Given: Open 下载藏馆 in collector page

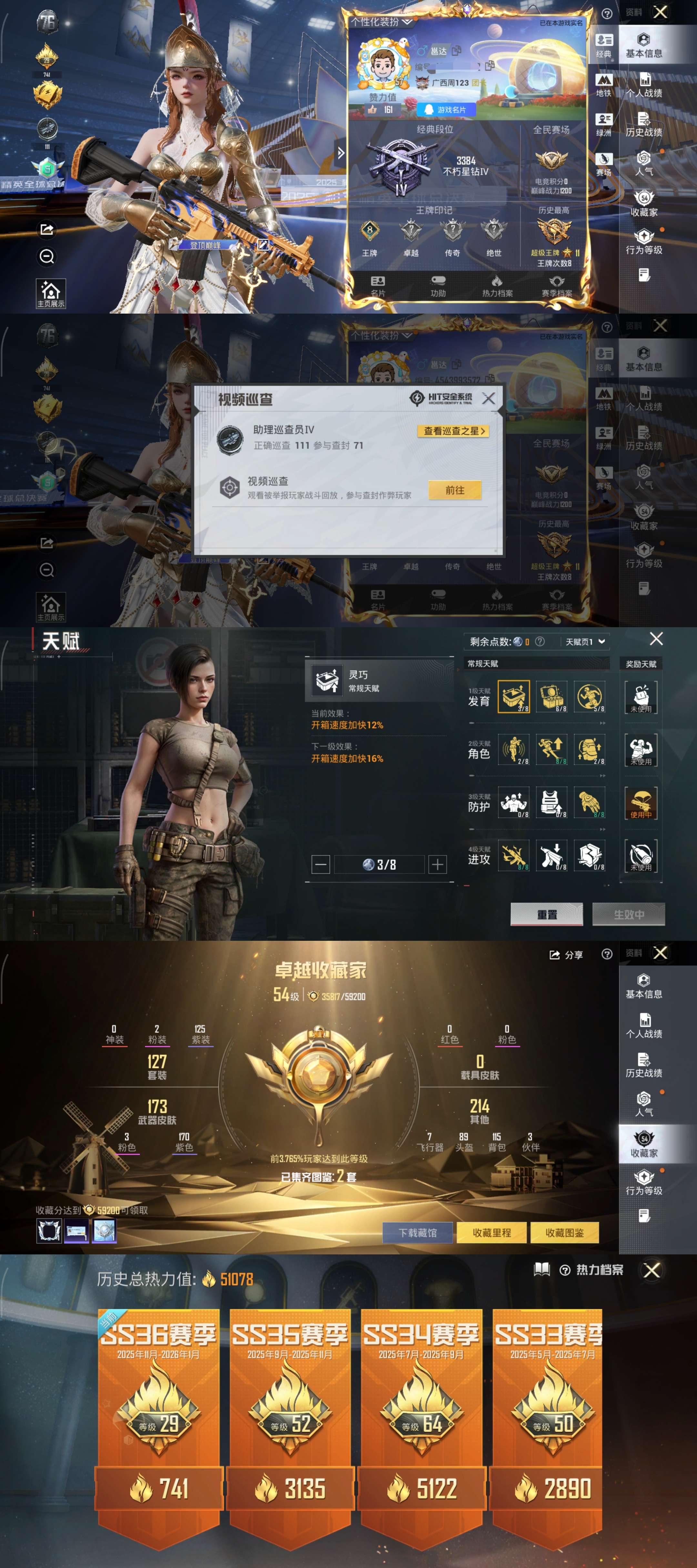Looking at the screenshot, I should pyautogui.click(x=418, y=1232).
